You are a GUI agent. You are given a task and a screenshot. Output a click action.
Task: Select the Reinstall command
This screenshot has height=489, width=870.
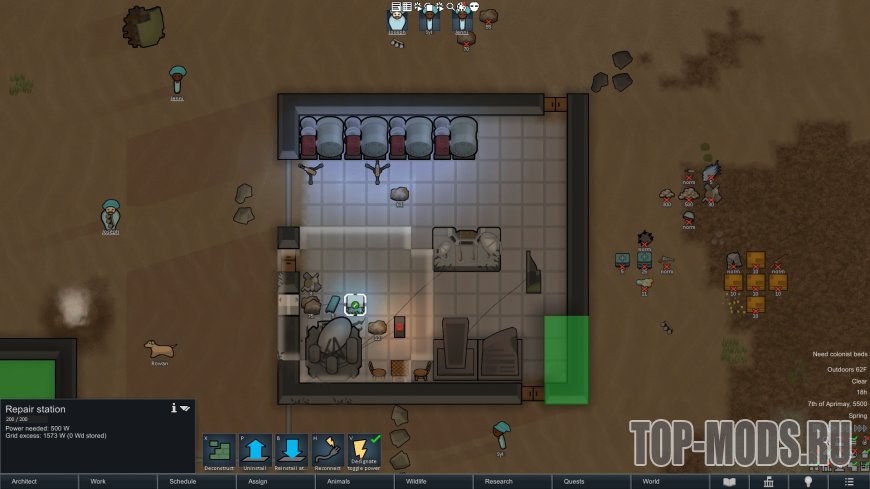[x=292, y=452]
